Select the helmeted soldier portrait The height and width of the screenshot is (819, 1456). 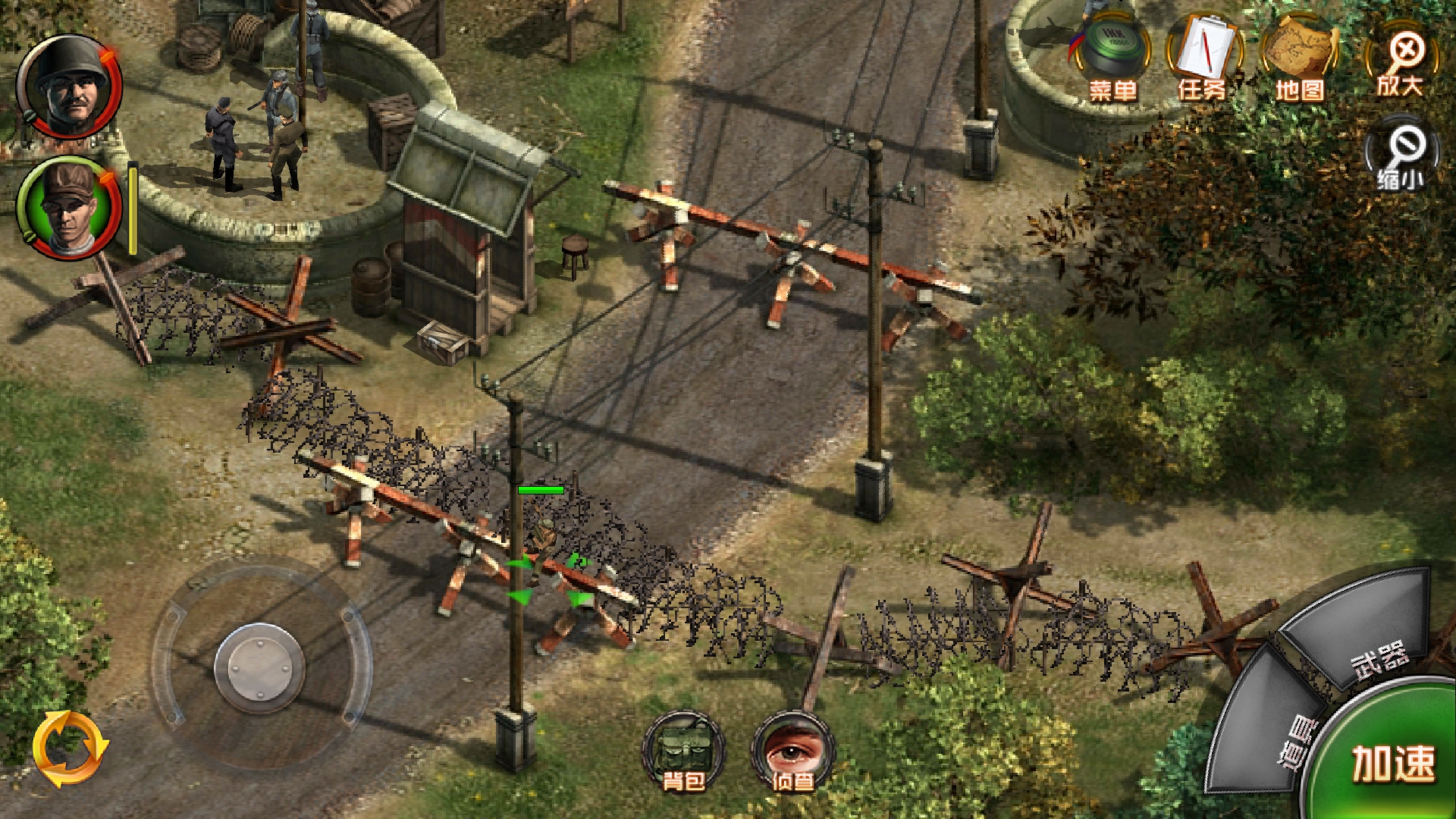coord(70,87)
